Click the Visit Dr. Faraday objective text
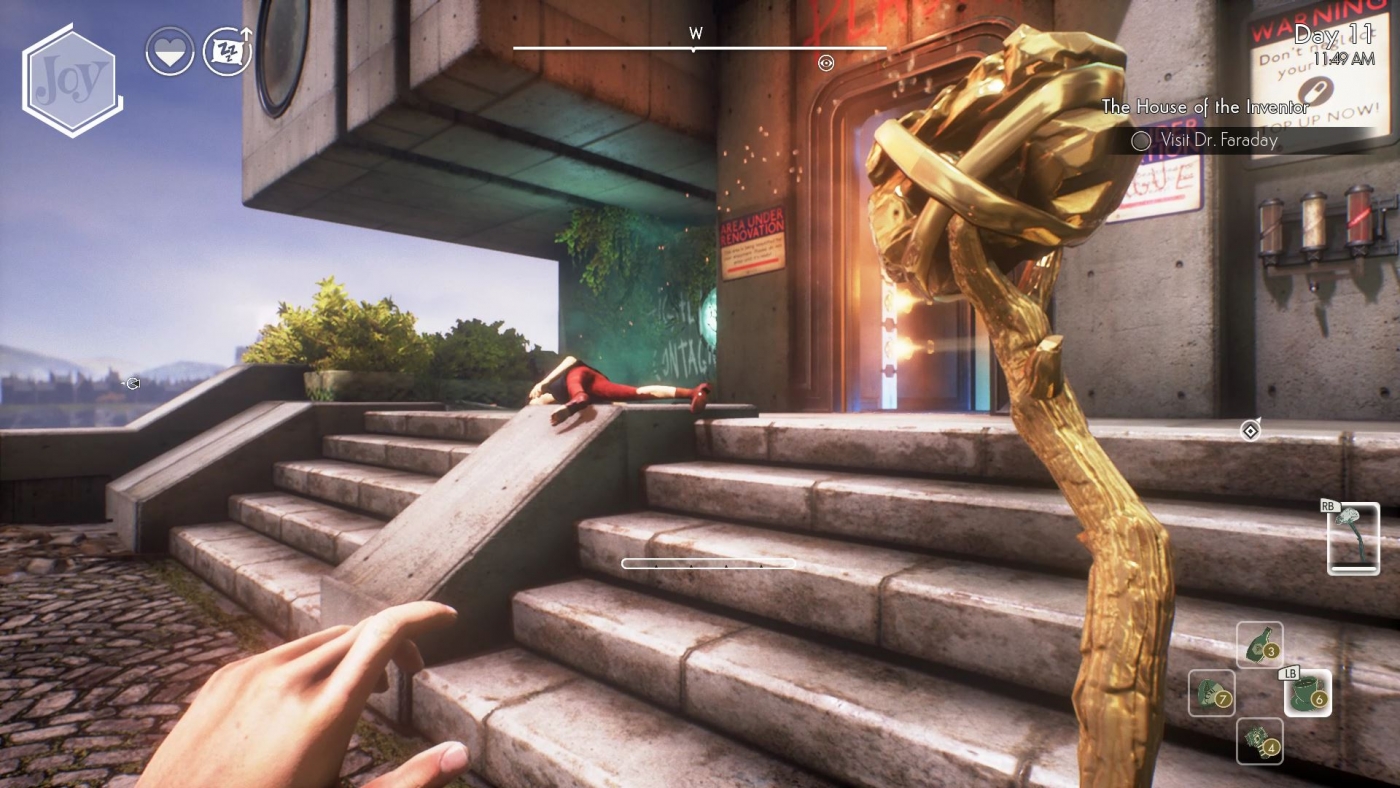1400x788 pixels. point(1218,141)
